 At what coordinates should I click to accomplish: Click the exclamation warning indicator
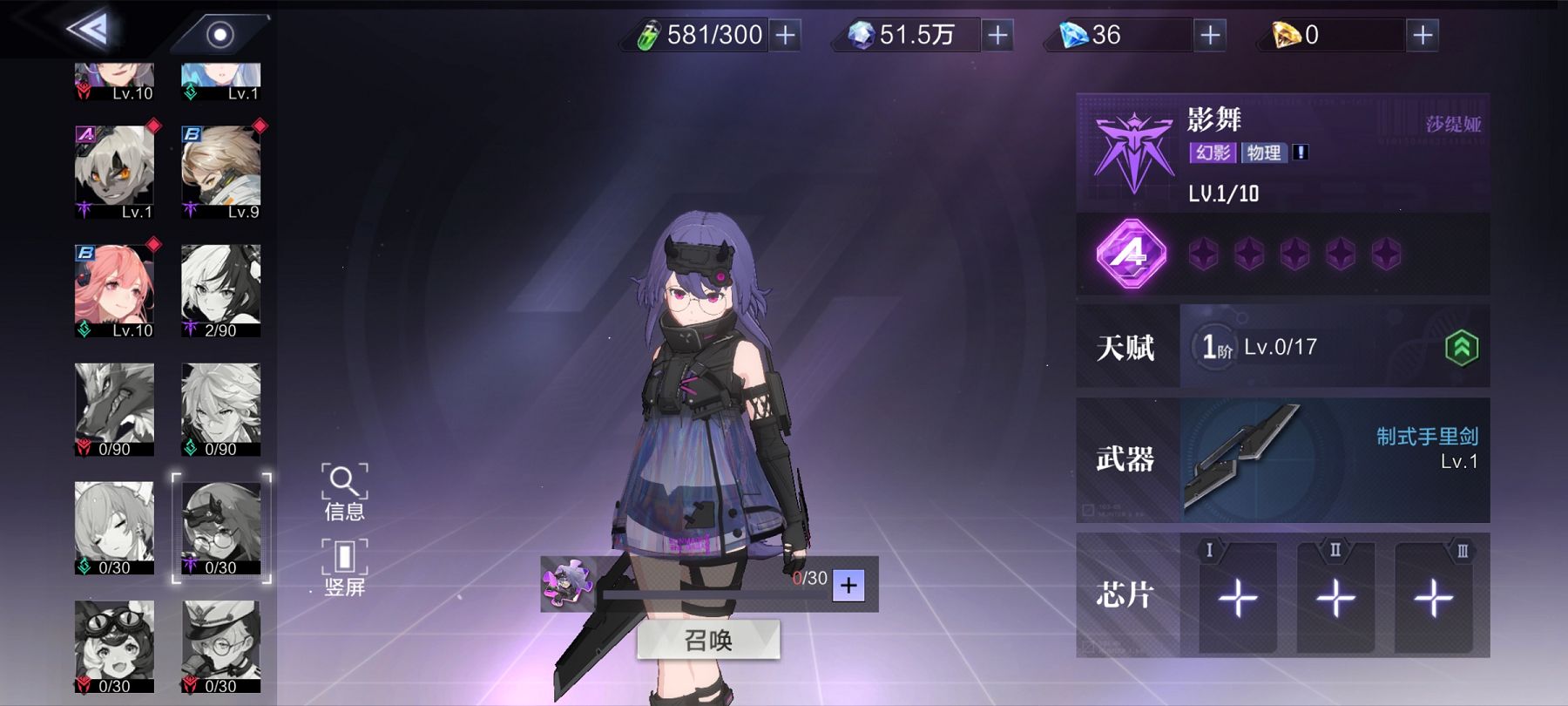coord(1301,153)
